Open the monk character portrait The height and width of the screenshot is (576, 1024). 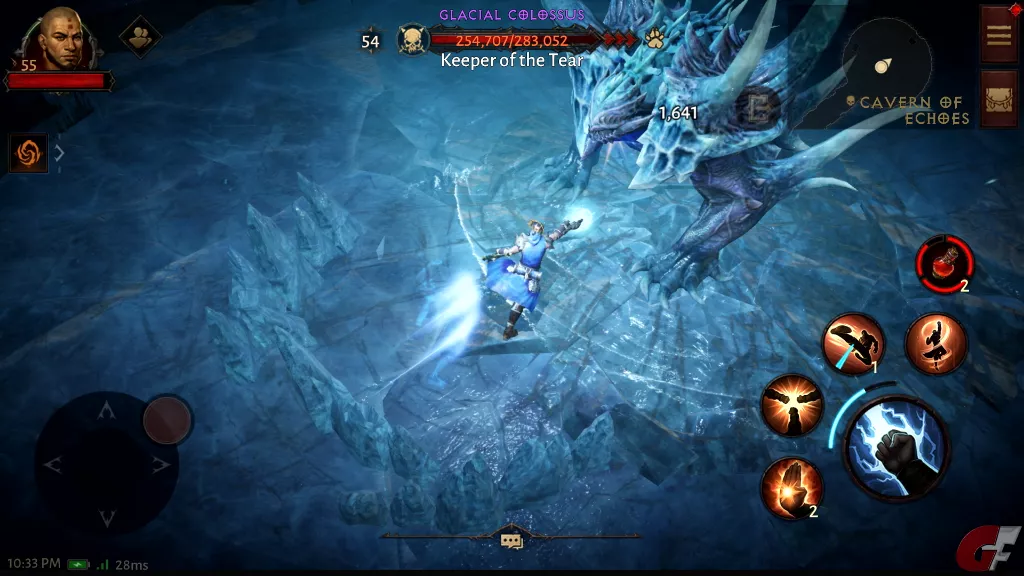tap(59, 40)
